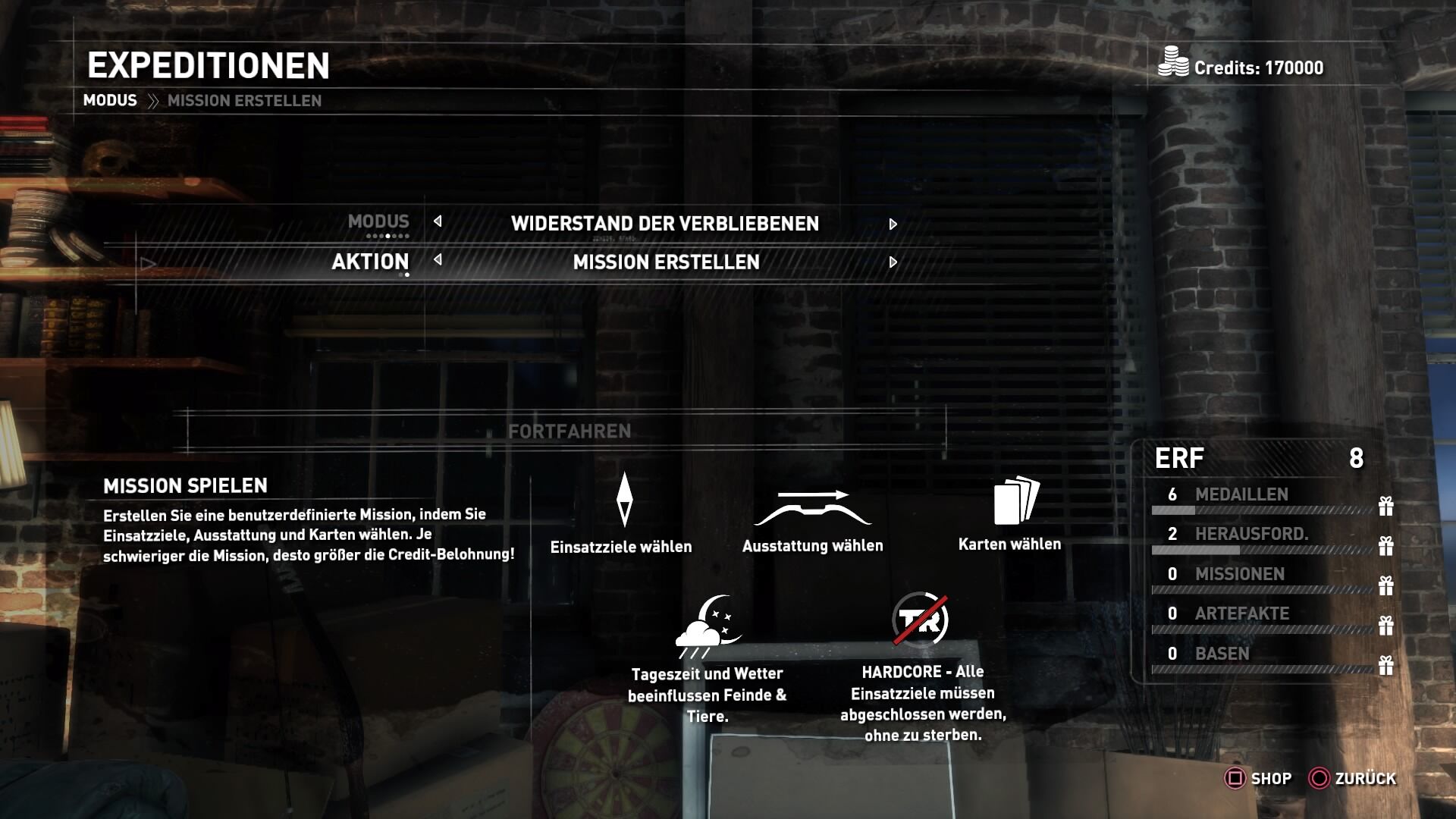This screenshot has width=1456, height=819.
Task: Cycle Modus selection to the next option
Action: [x=893, y=224]
